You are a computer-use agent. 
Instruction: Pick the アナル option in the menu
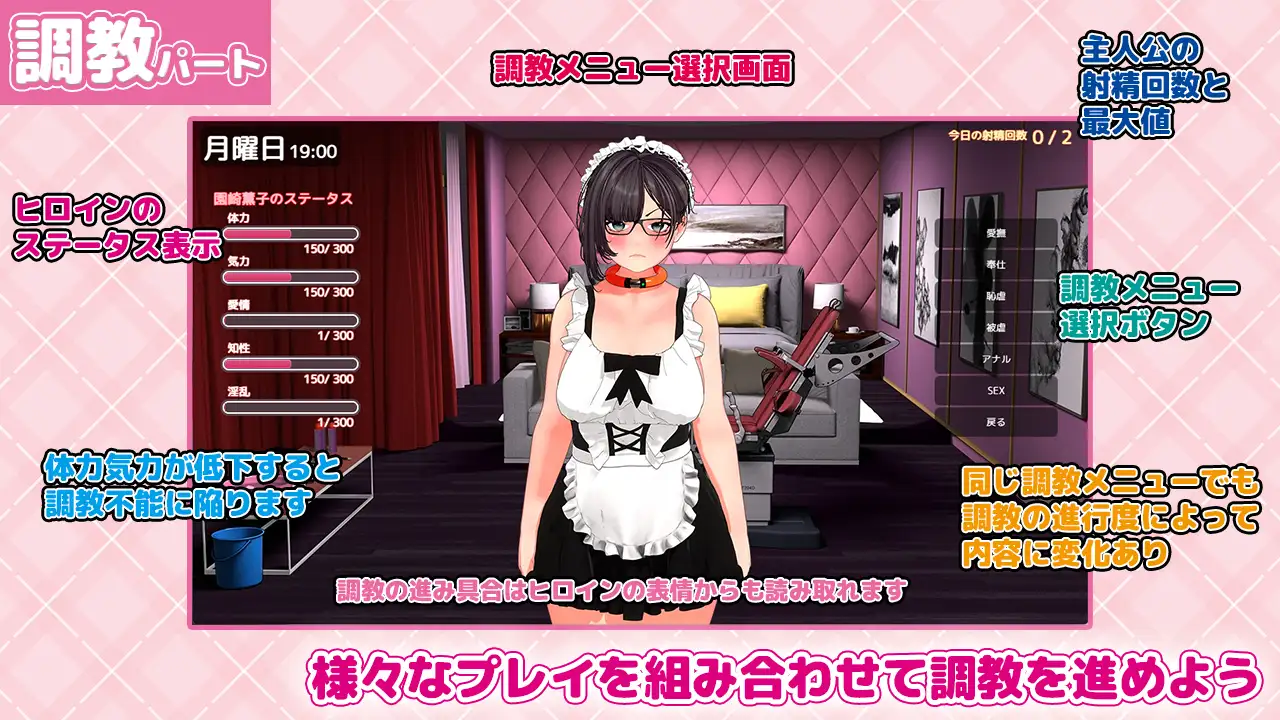click(997, 358)
